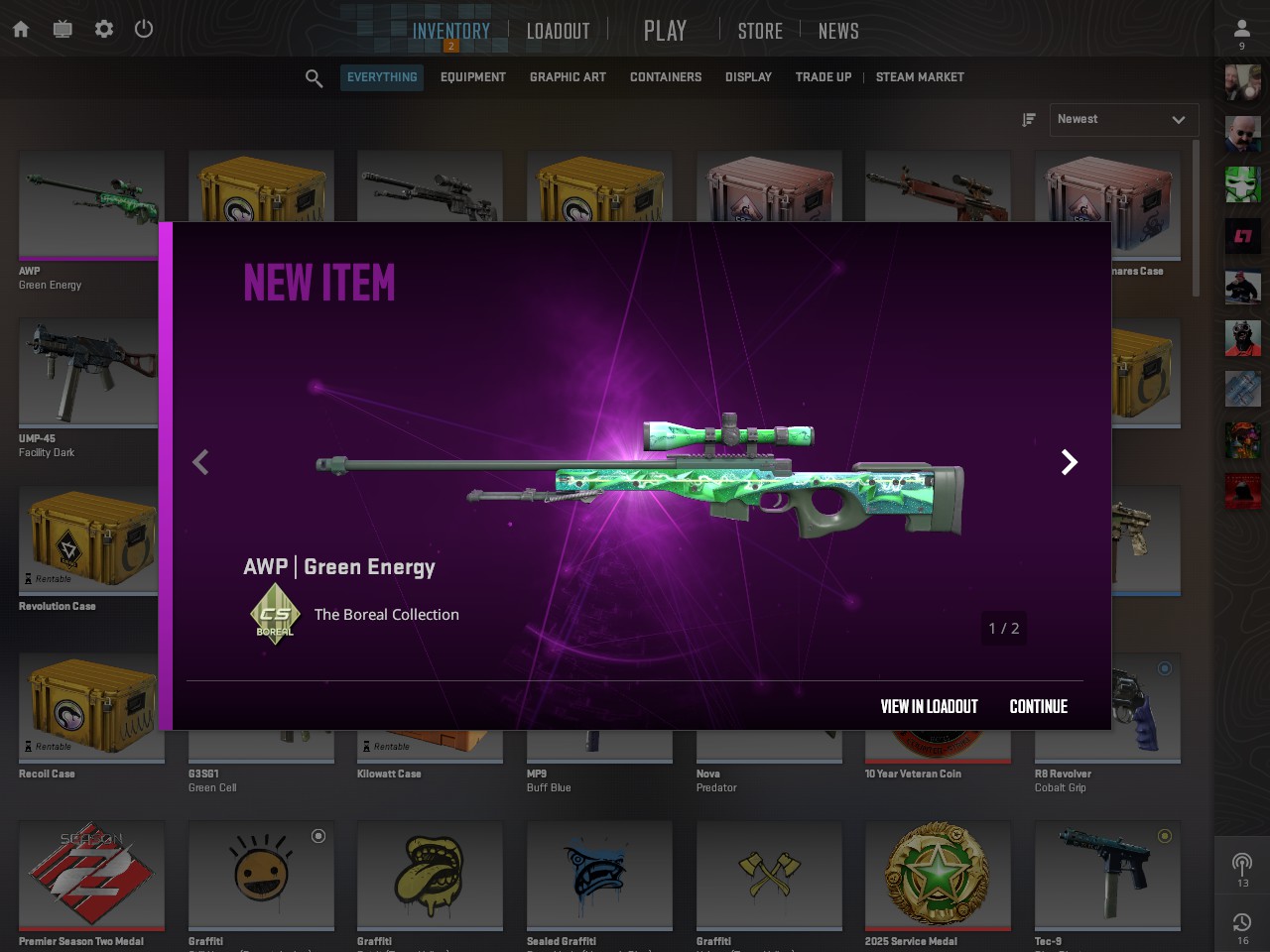This screenshot has width=1270, height=952.
Task: Switch to the Store tab
Action: coord(760,31)
